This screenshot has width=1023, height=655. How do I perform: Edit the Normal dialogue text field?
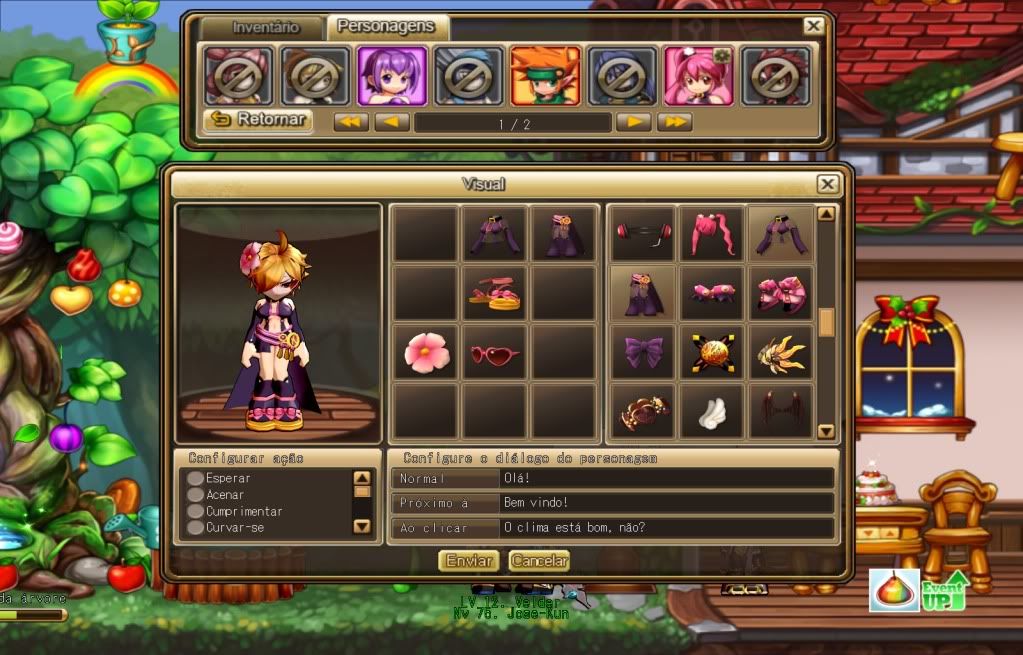pyautogui.click(x=665, y=479)
